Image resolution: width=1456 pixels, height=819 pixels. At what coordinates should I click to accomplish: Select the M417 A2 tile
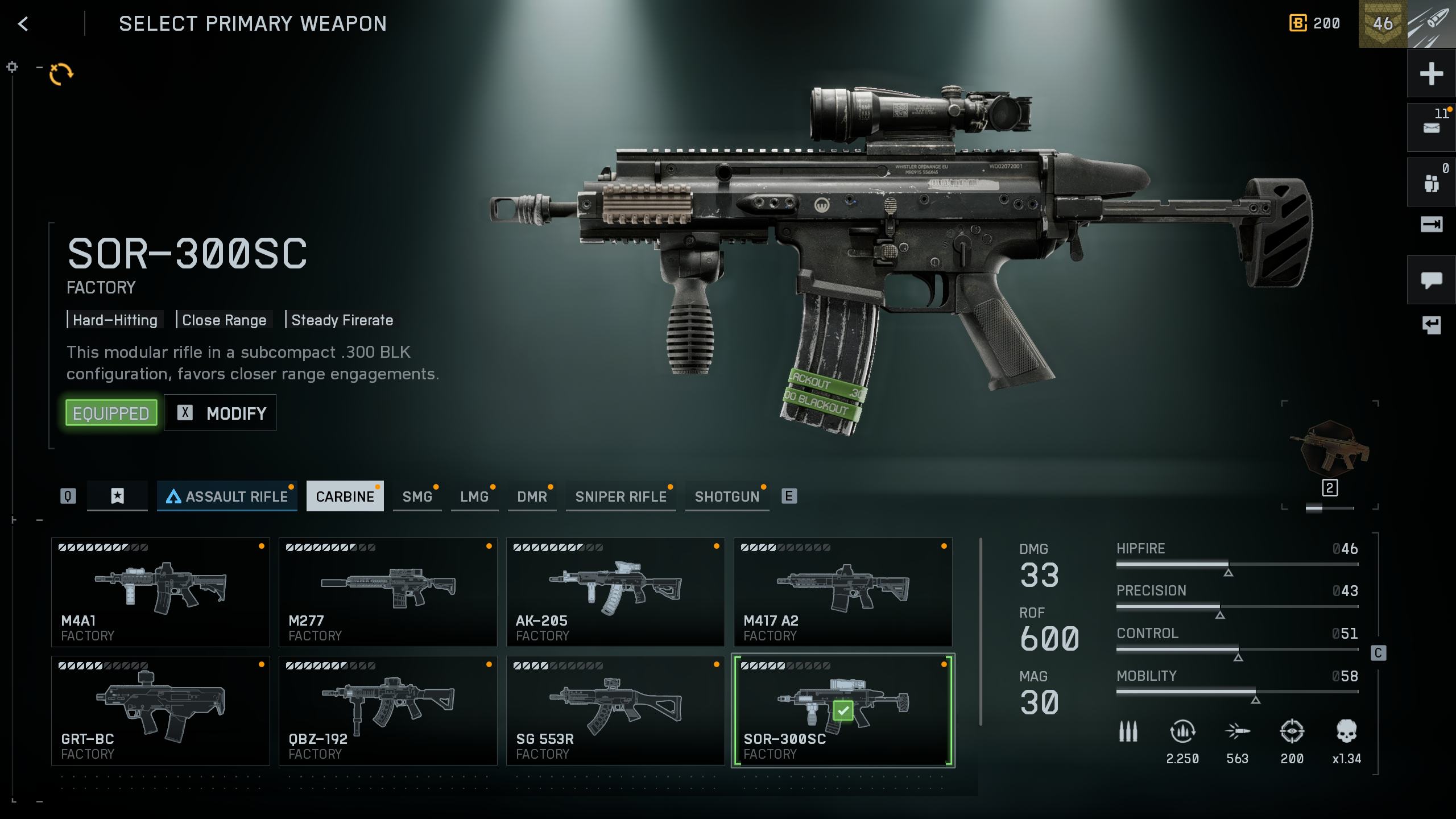(843, 592)
